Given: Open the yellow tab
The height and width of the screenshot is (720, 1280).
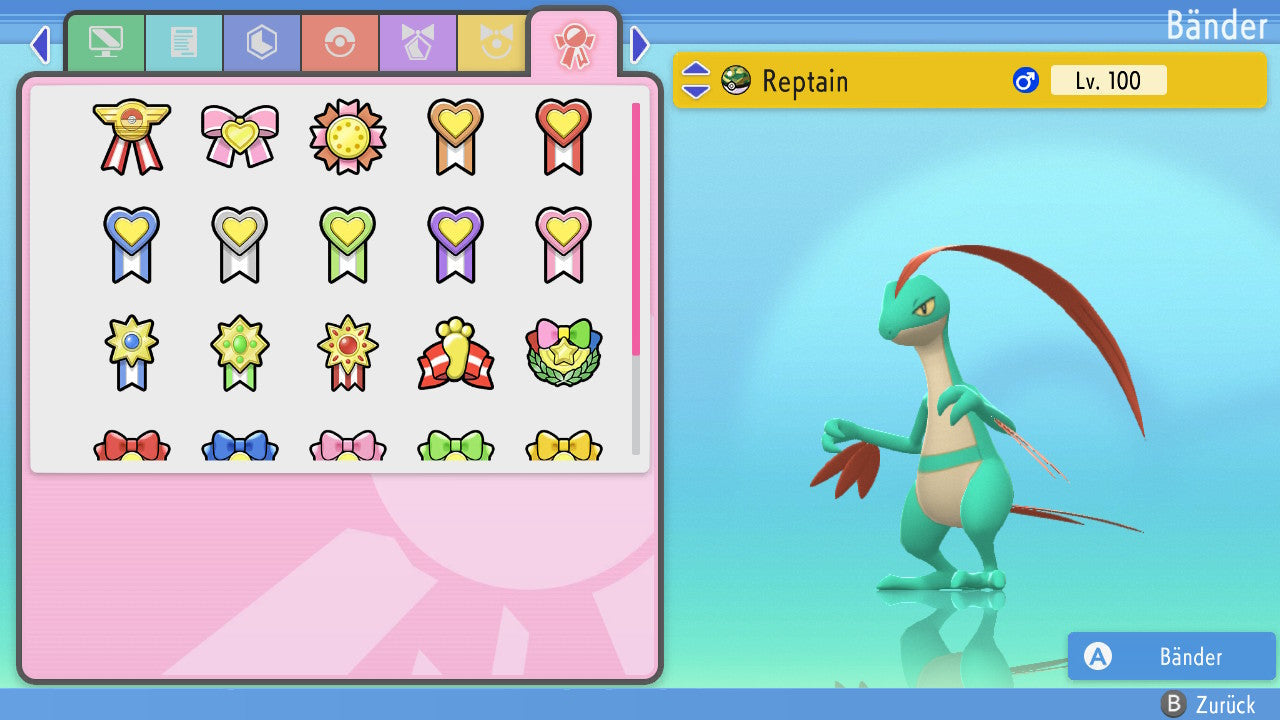Looking at the screenshot, I should click(x=494, y=43).
